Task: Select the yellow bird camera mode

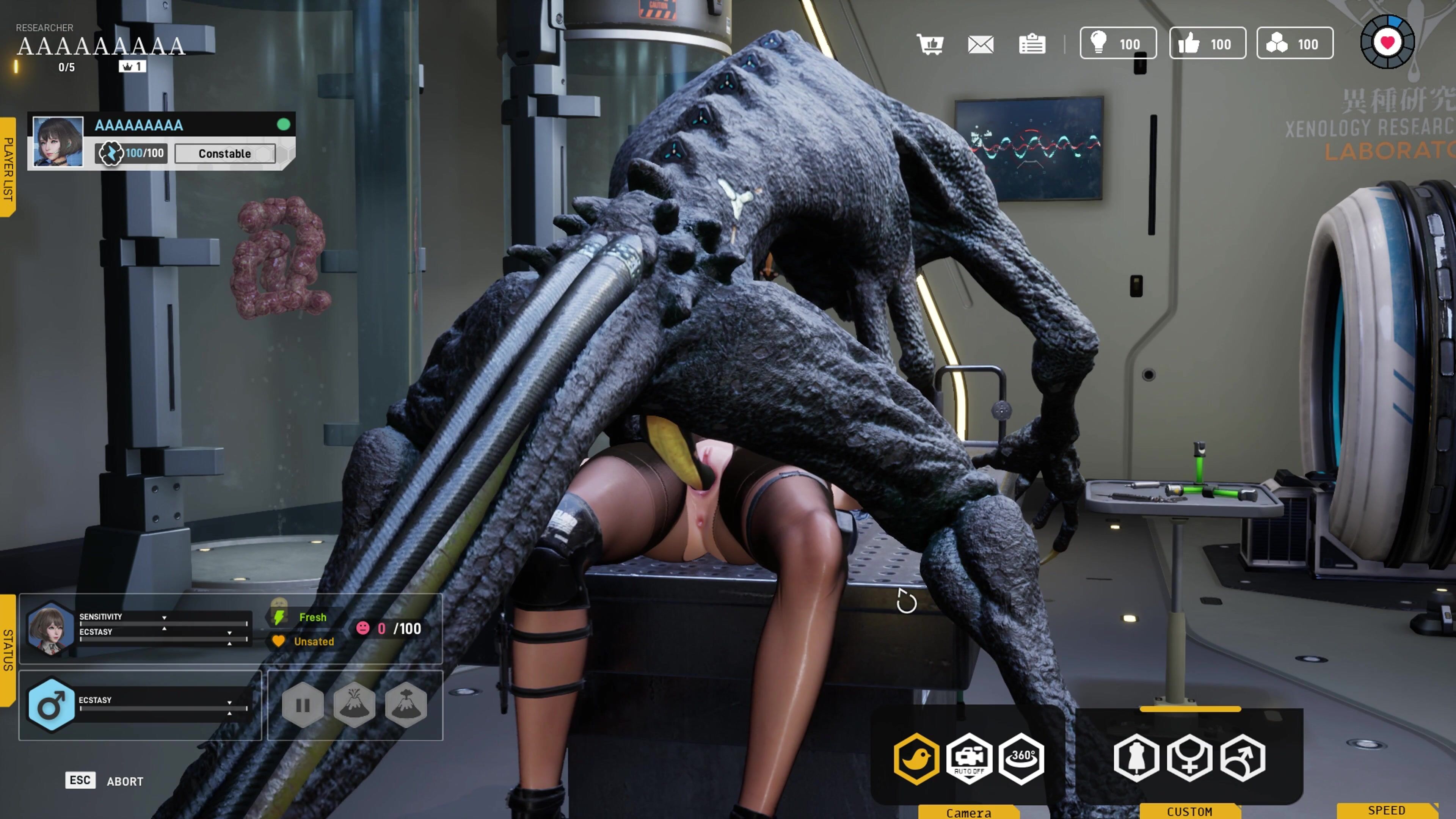Action: [916, 758]
